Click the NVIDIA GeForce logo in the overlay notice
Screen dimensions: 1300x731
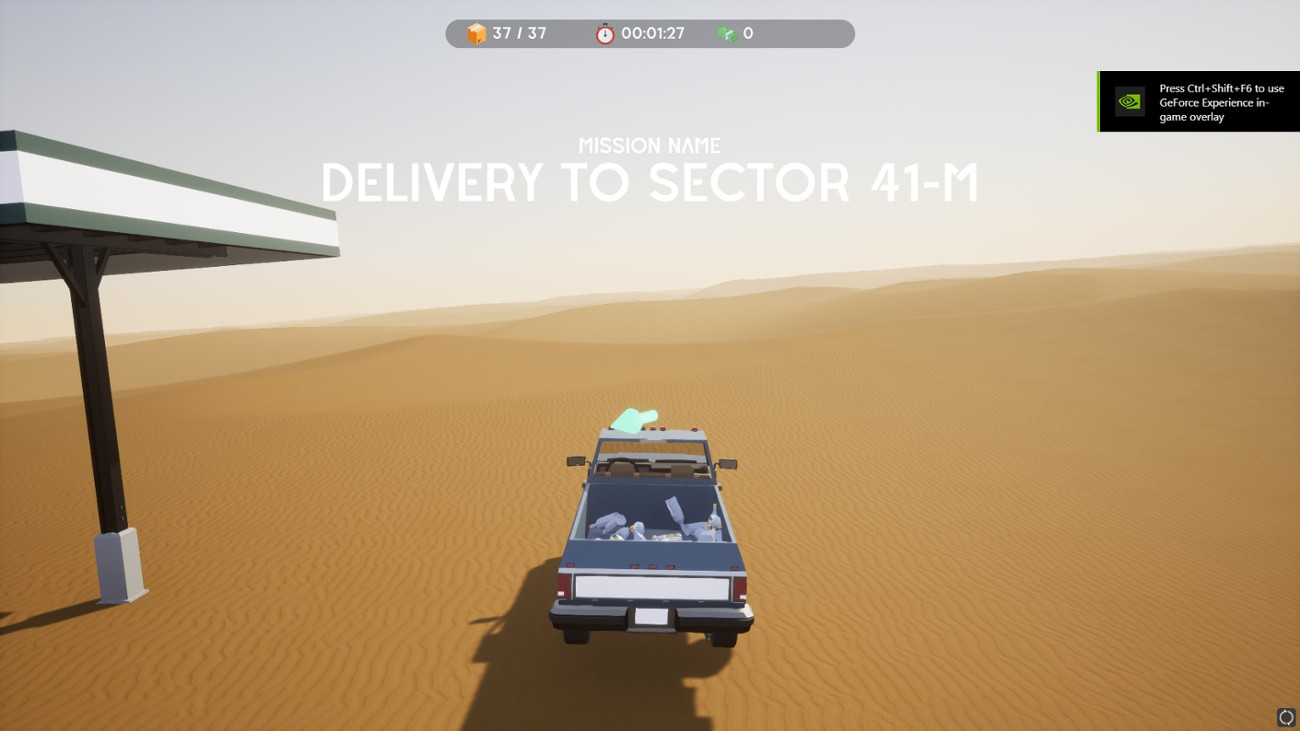[x=1129, y=101]
